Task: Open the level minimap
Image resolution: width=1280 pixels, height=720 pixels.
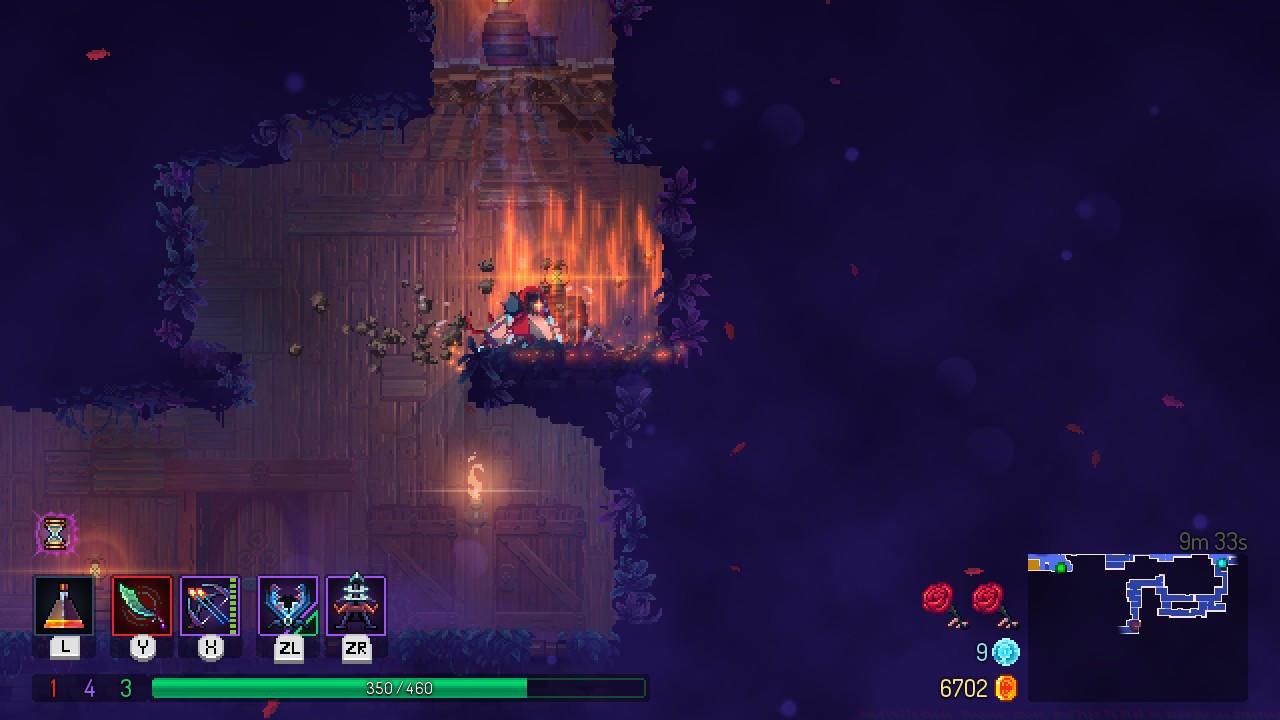Action: tap(1137, 625)
